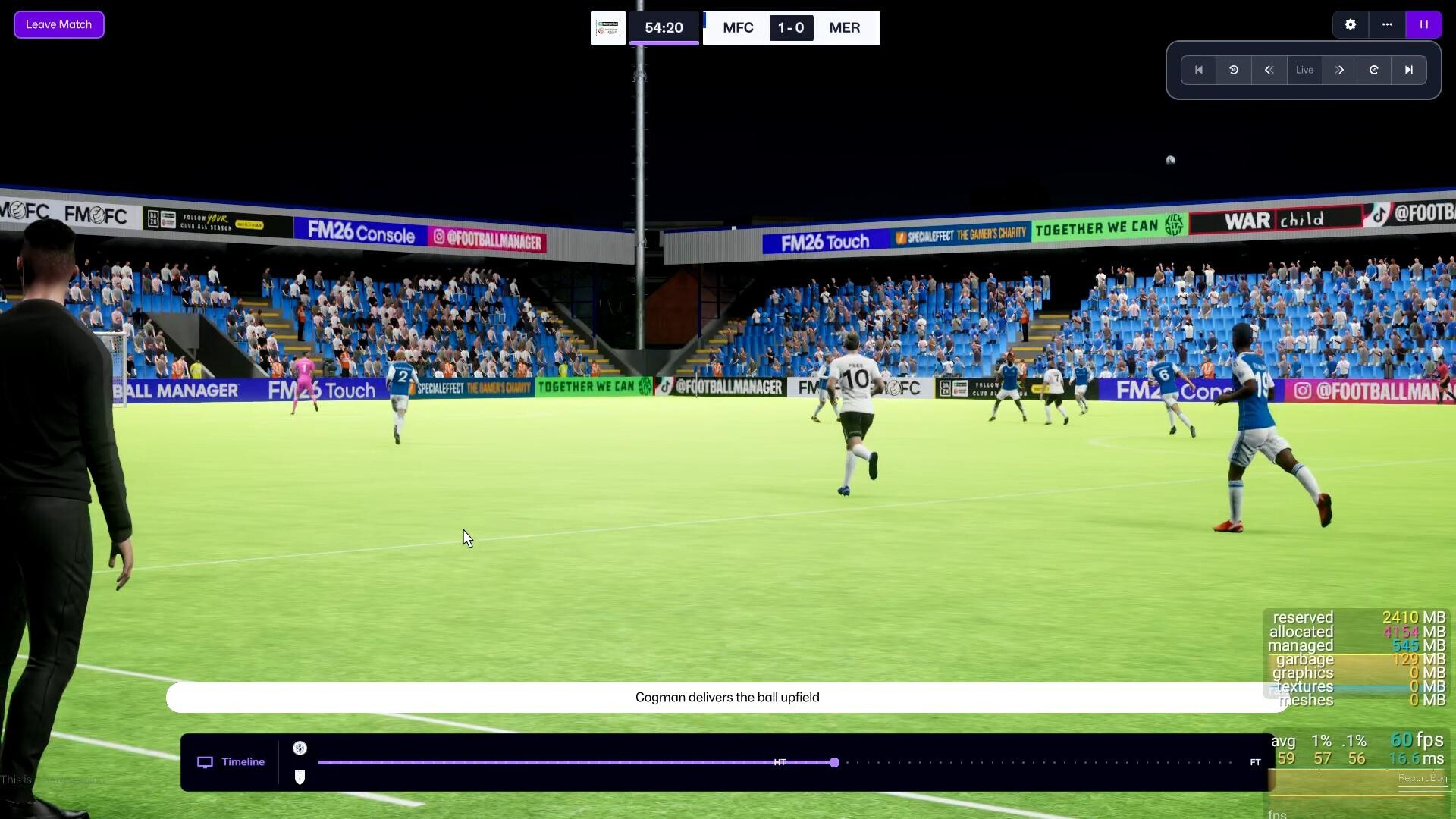Return to Live match playback
1456x819 pixels.
[x=1304, y=70]
